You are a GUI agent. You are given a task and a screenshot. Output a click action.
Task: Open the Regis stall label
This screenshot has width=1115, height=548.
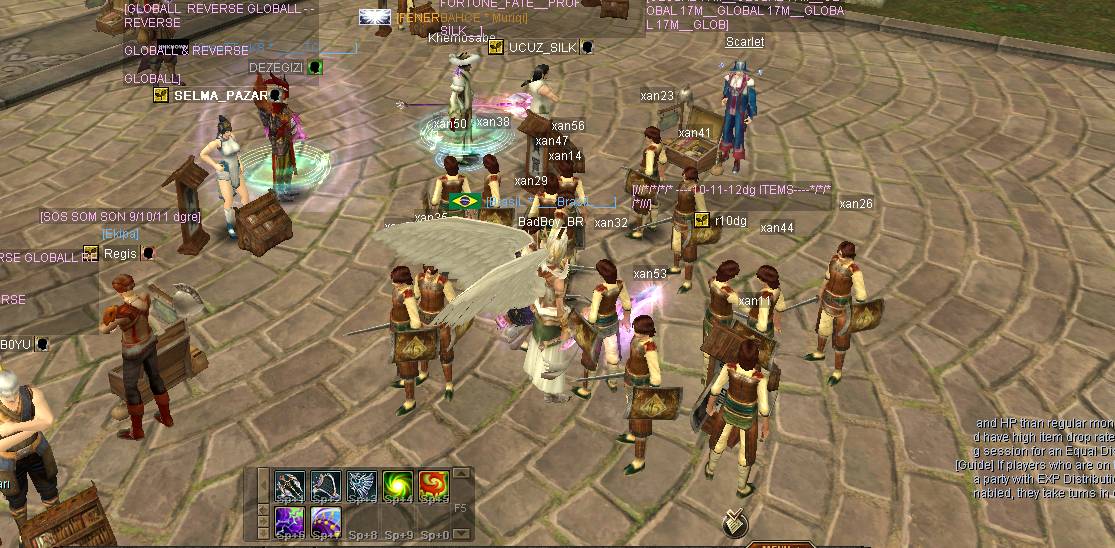coord(120,253)
